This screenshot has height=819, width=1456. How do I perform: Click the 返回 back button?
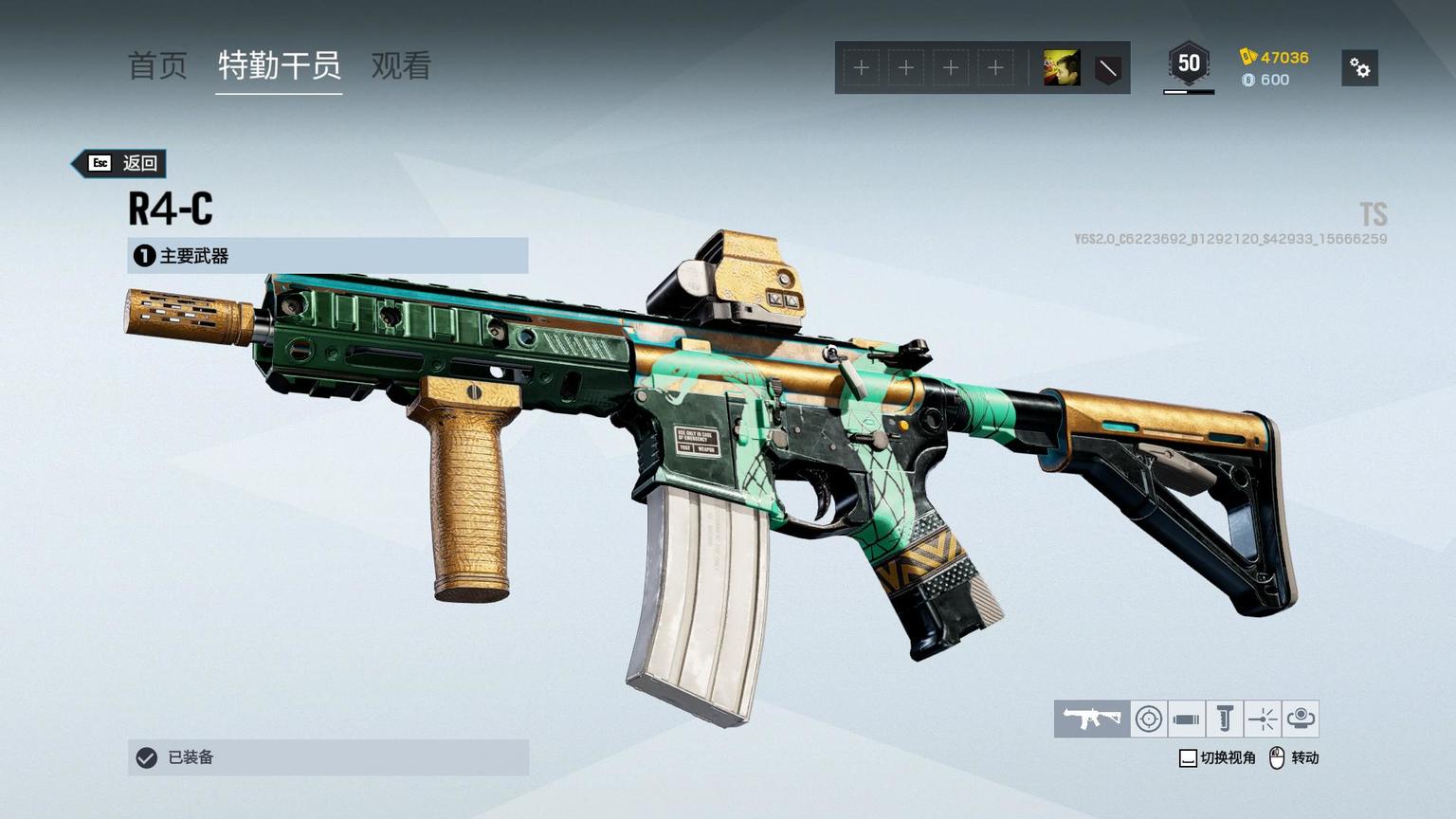(x=121, y=163)
